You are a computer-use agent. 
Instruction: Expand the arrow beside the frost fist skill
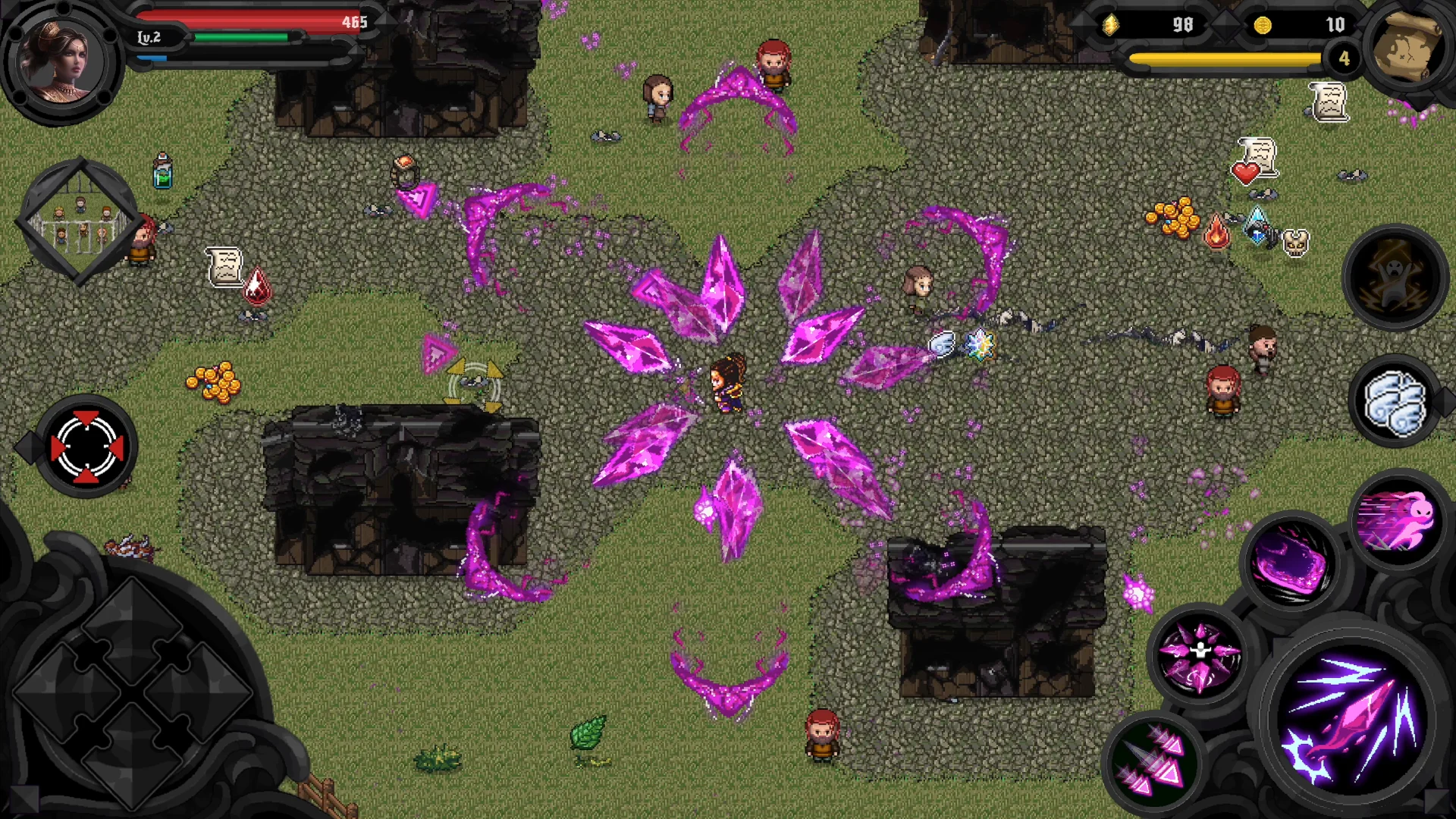click(1444, 400)
